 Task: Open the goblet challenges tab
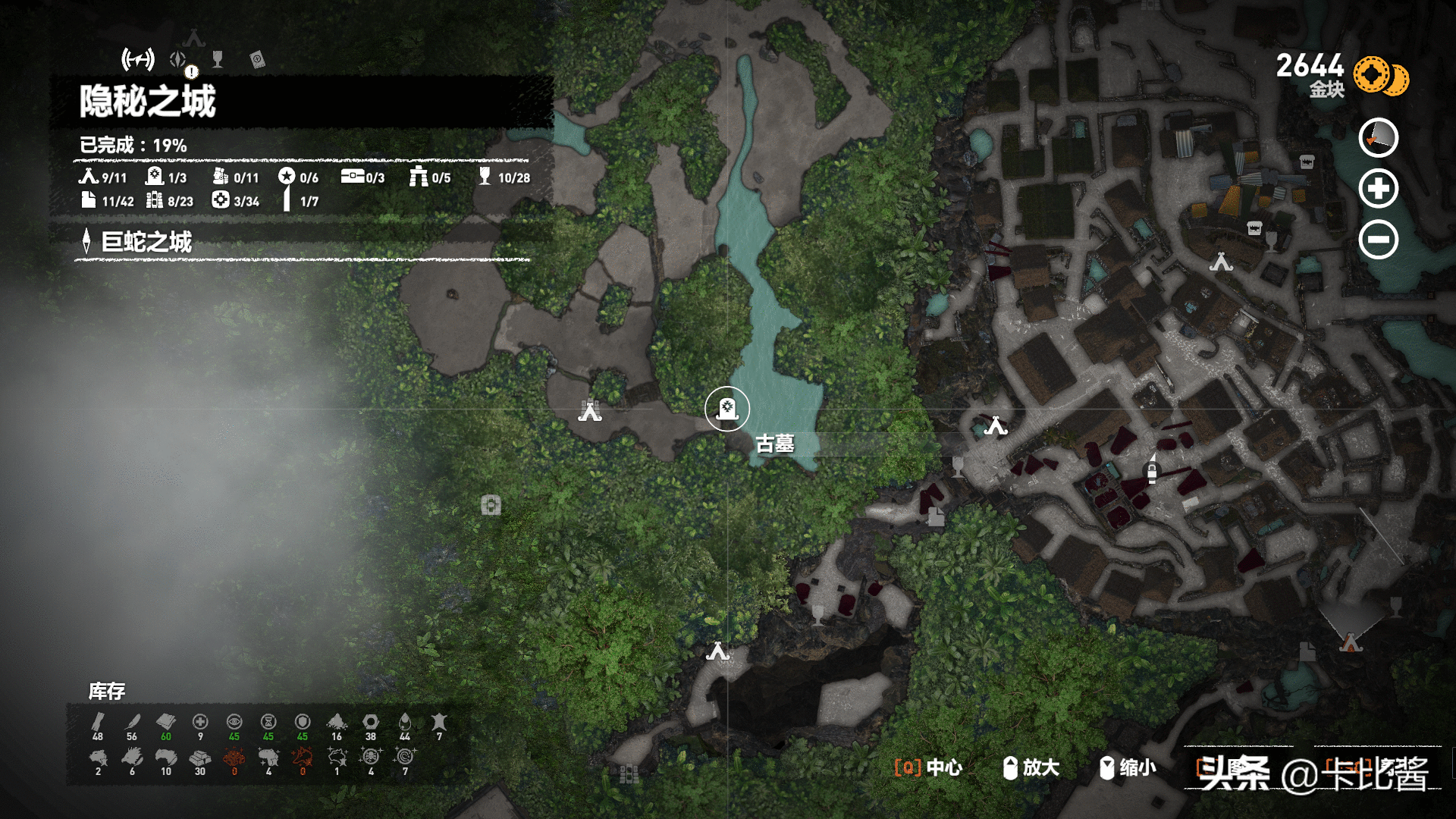[x=218, y=59]
